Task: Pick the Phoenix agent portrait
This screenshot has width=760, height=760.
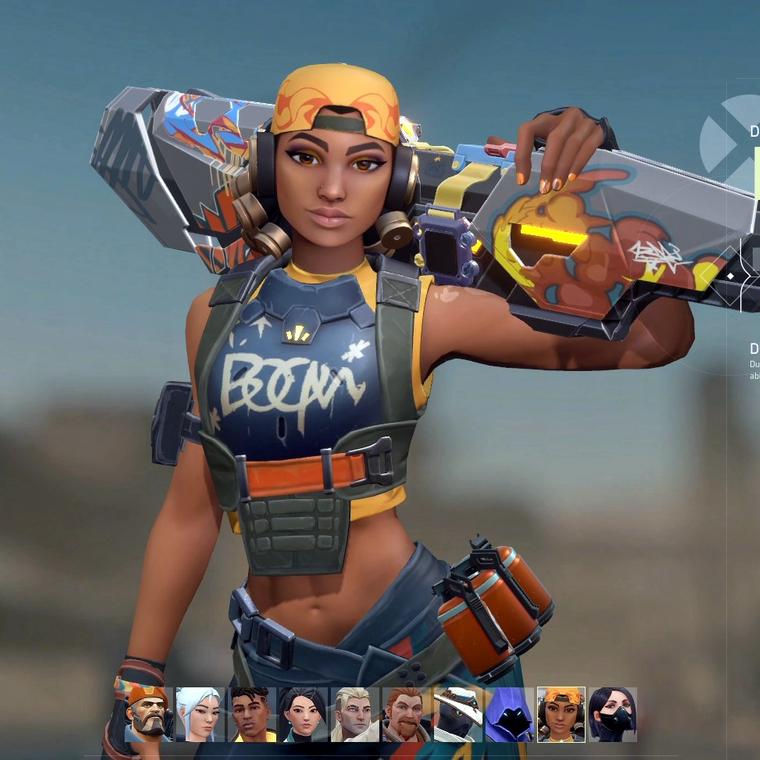Action: pos(251,714)
